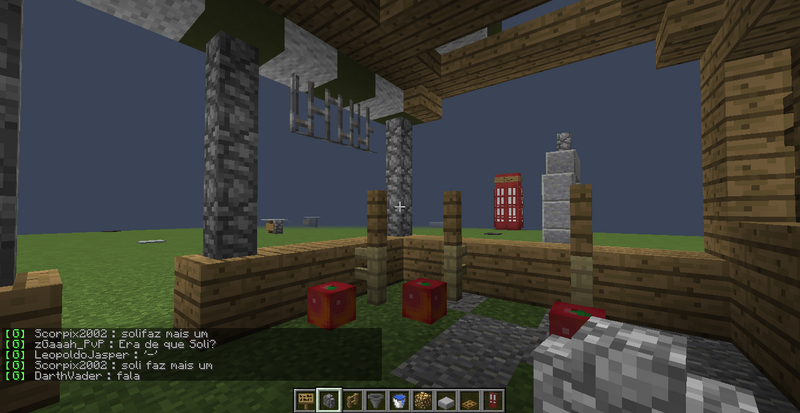Select the glowstone block hotbar slot

423,400
